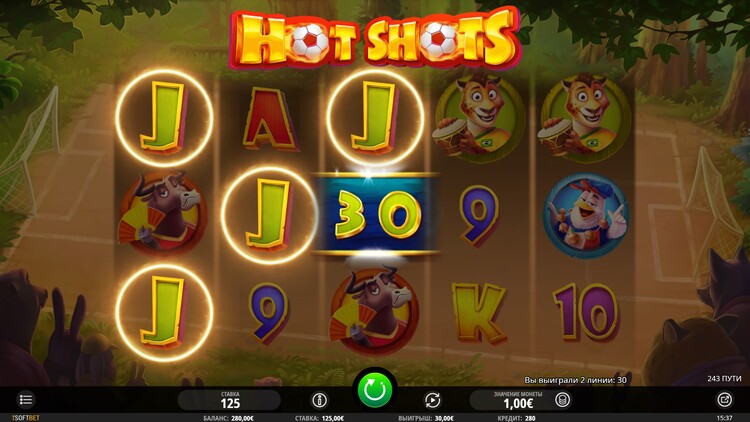Open the paytable info icon
Image resolution: width=750 pixels, height=422 pixels.
click(322, 399)
